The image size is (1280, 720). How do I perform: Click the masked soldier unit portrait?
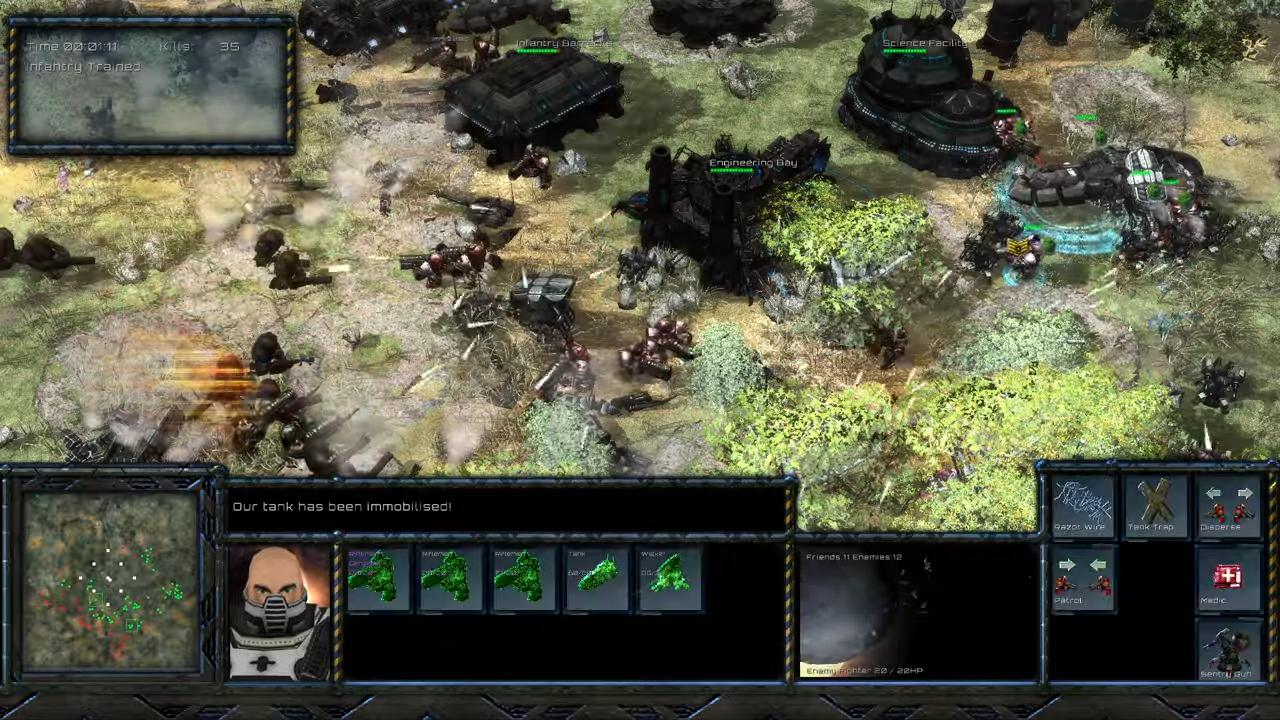pyautogui.click(x=279, y=612)
